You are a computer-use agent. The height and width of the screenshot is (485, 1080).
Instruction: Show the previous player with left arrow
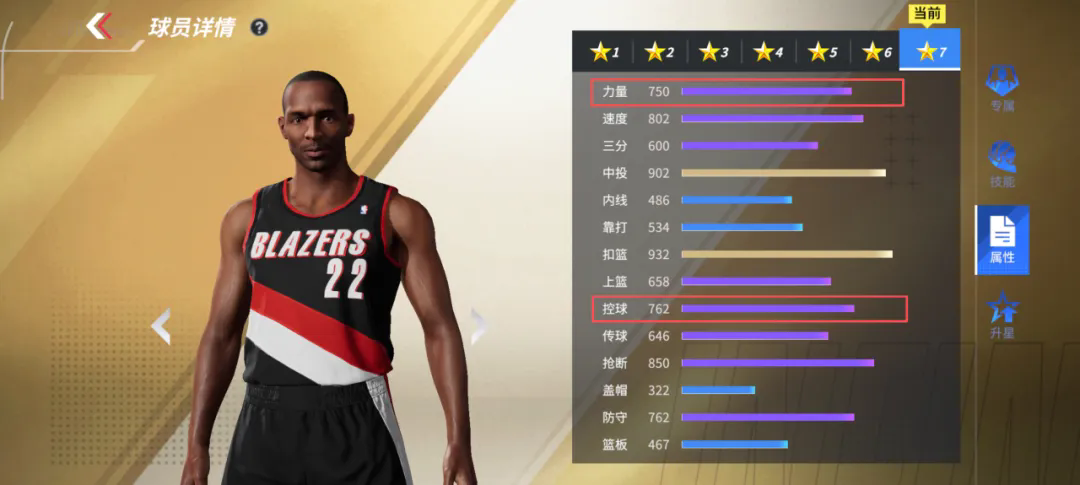(160, 326)
